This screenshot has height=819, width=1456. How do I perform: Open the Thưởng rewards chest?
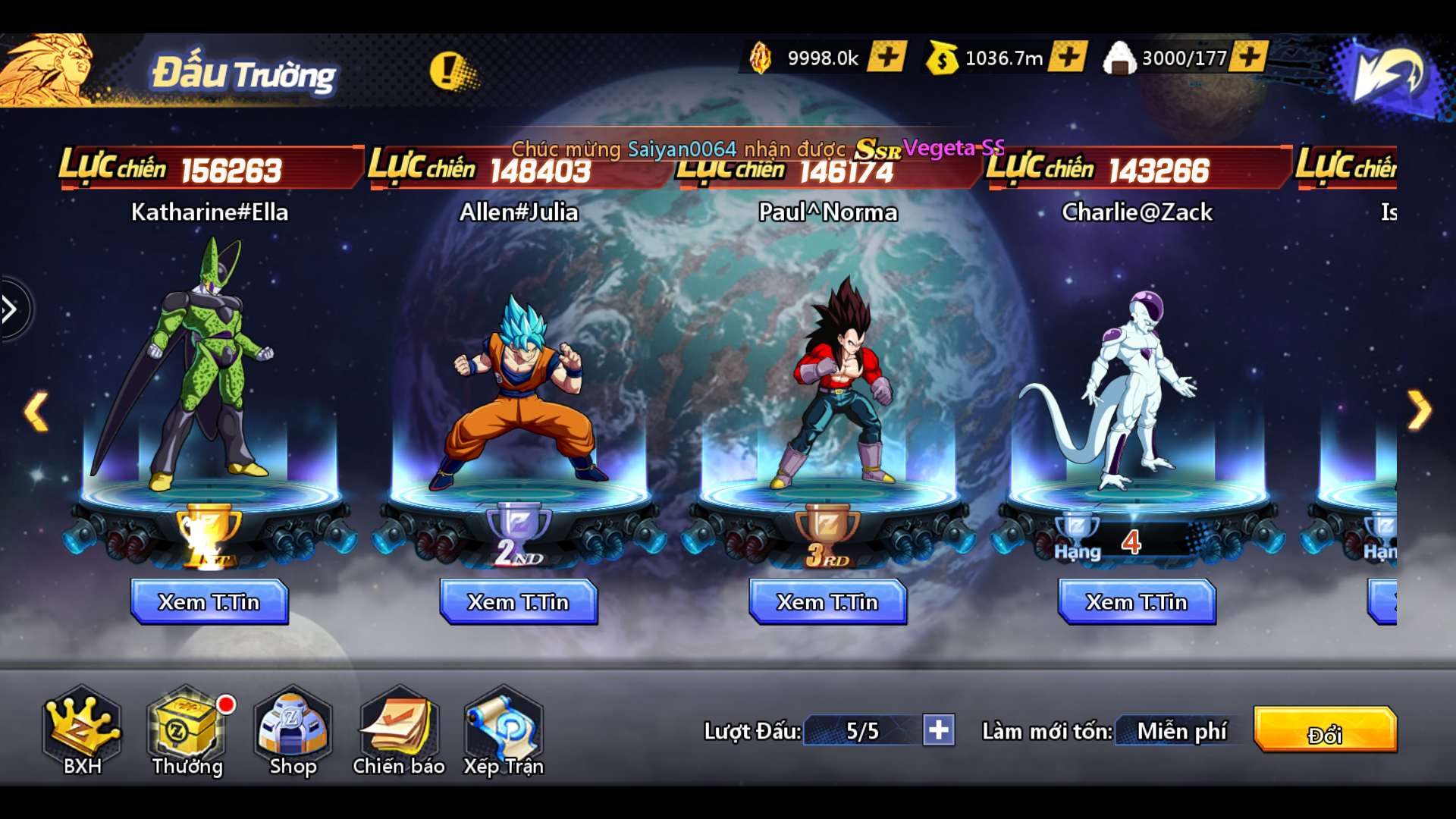pos(187,731)
